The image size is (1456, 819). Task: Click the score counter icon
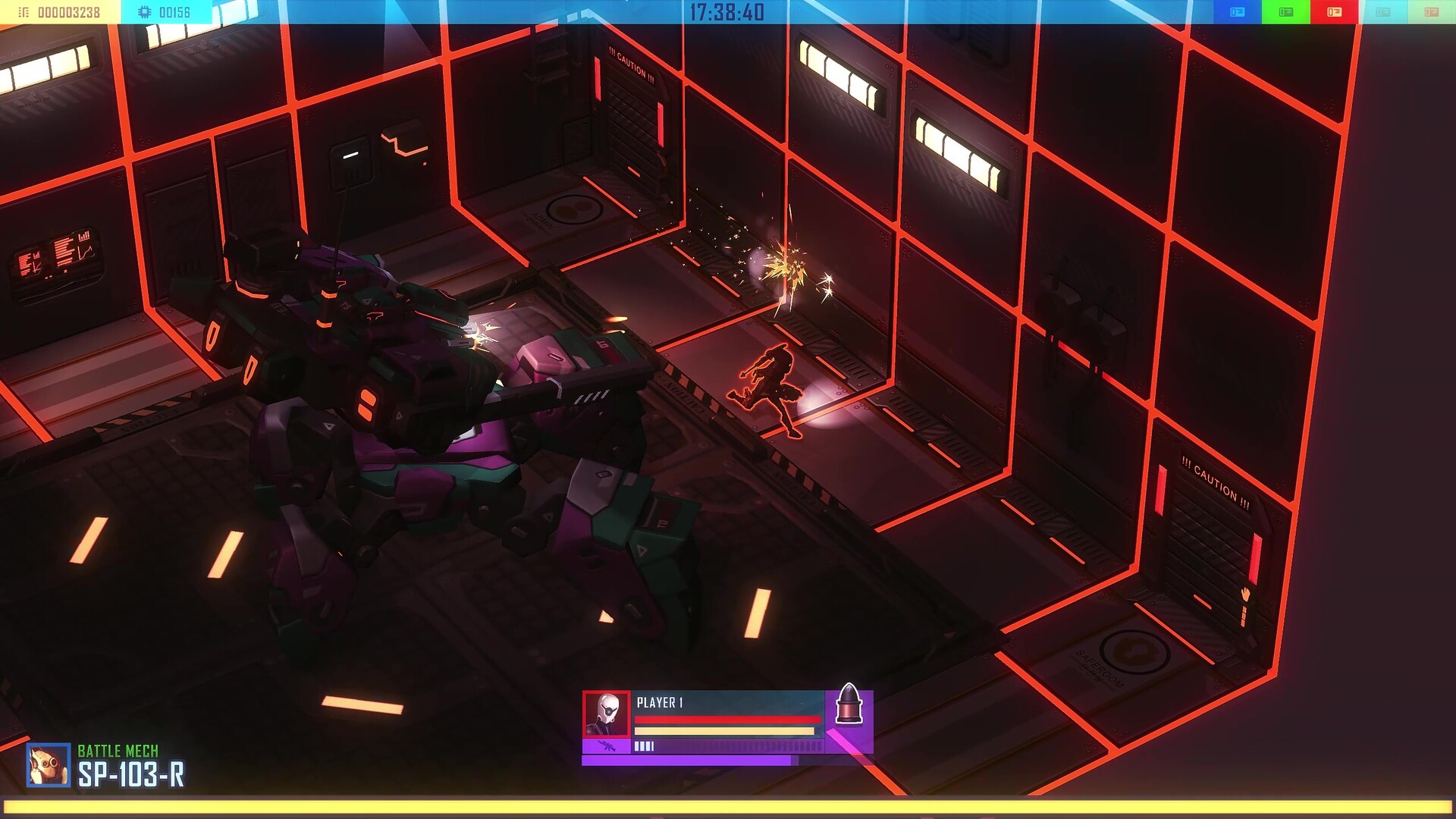(x=23, y=11)
